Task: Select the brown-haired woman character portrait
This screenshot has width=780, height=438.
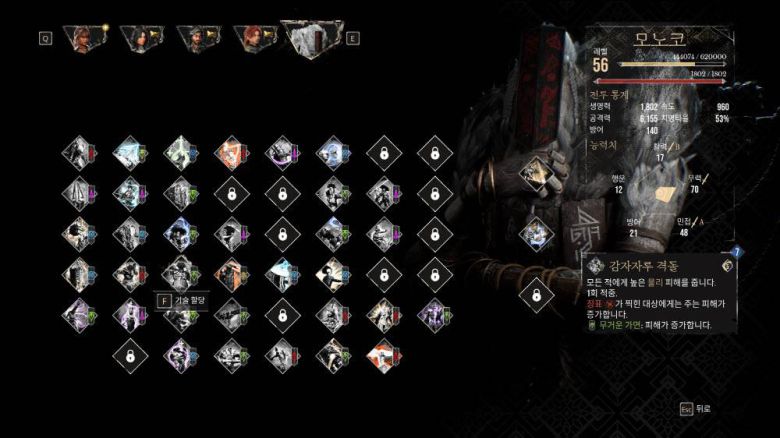Action: 81,38
